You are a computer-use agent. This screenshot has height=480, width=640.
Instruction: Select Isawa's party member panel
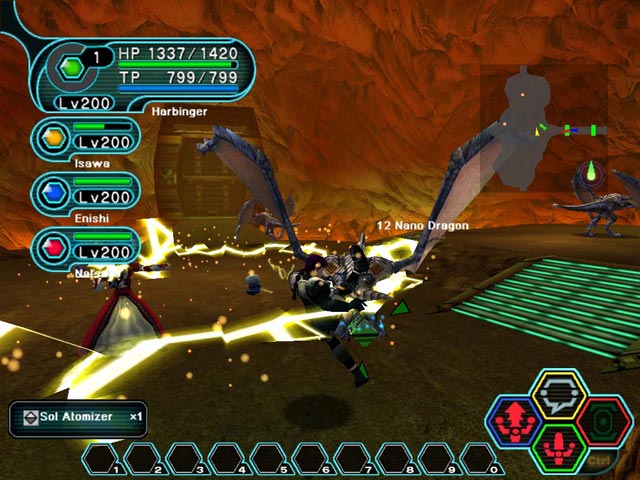86,139
